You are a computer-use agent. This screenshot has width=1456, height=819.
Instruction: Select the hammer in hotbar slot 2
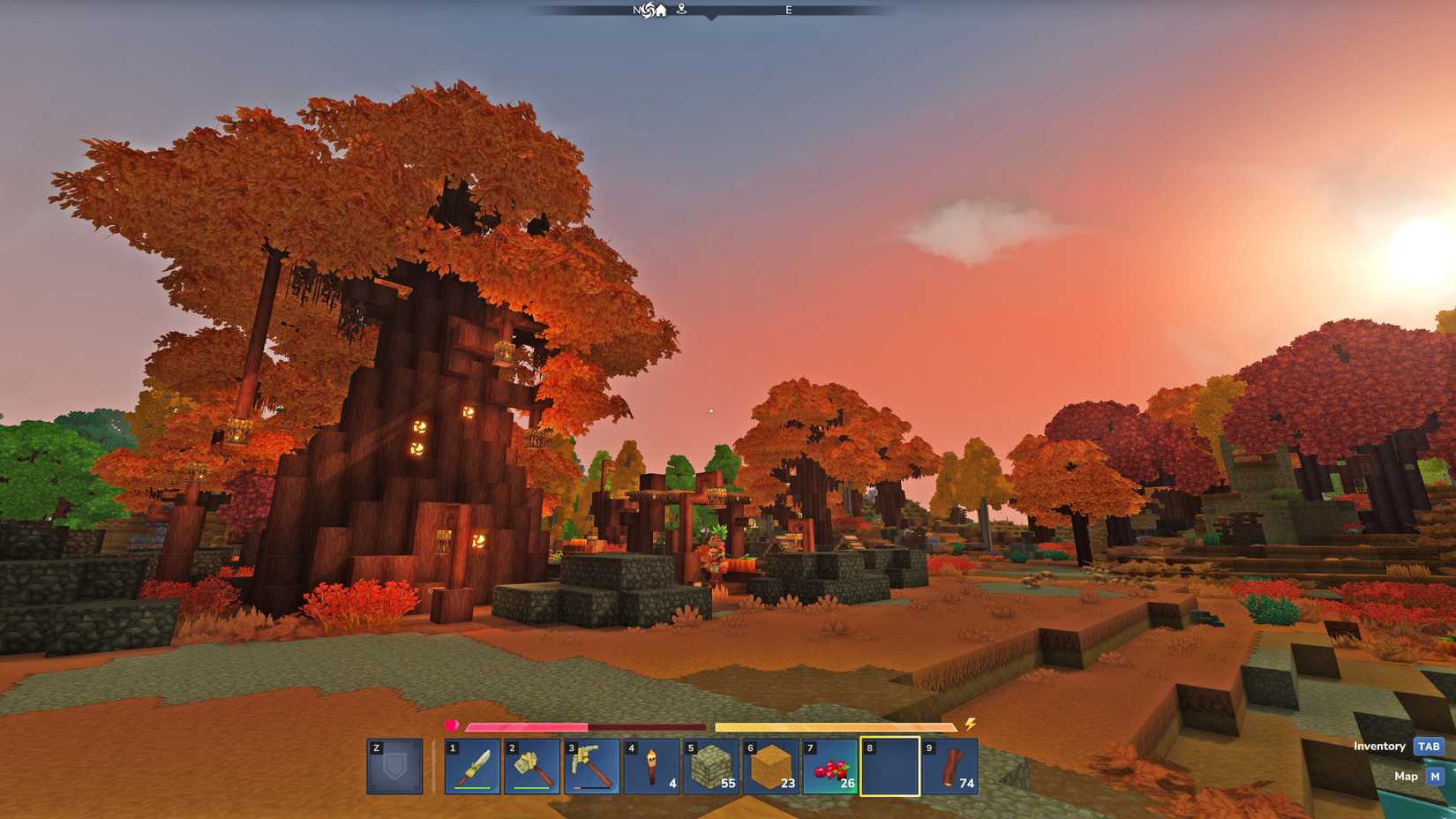[x=532, y=767]
